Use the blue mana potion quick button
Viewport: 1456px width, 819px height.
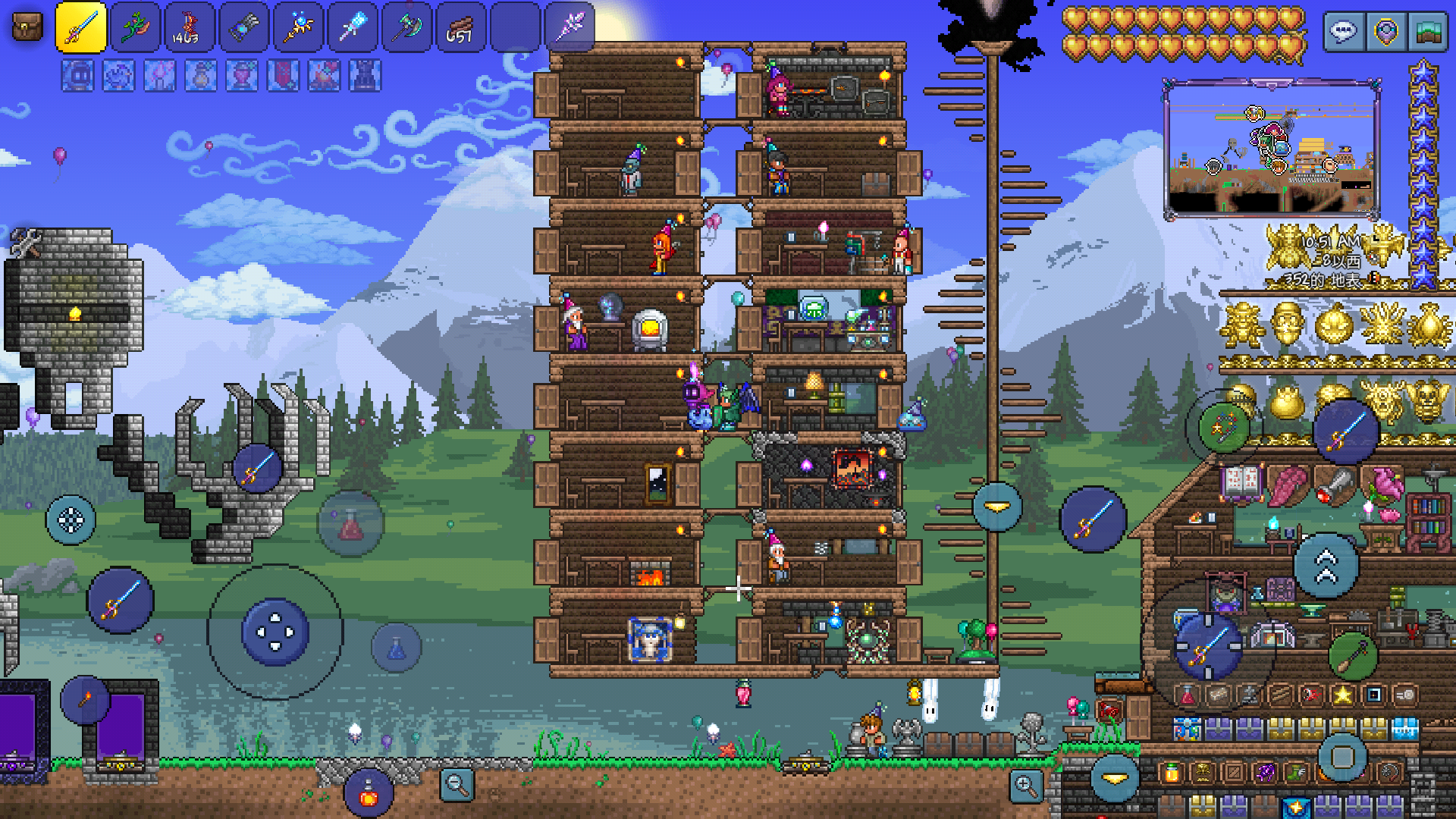click(396, 648)
